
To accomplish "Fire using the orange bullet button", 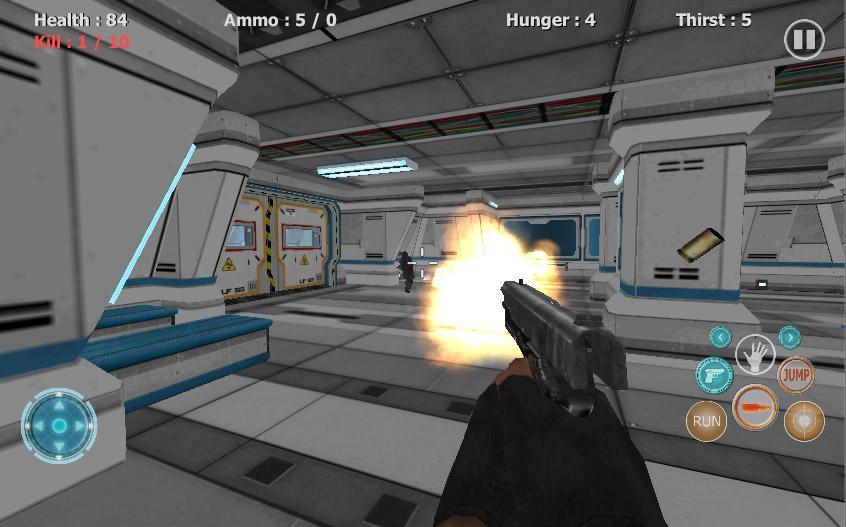I will pyautogui.click(x=755, y=408).
